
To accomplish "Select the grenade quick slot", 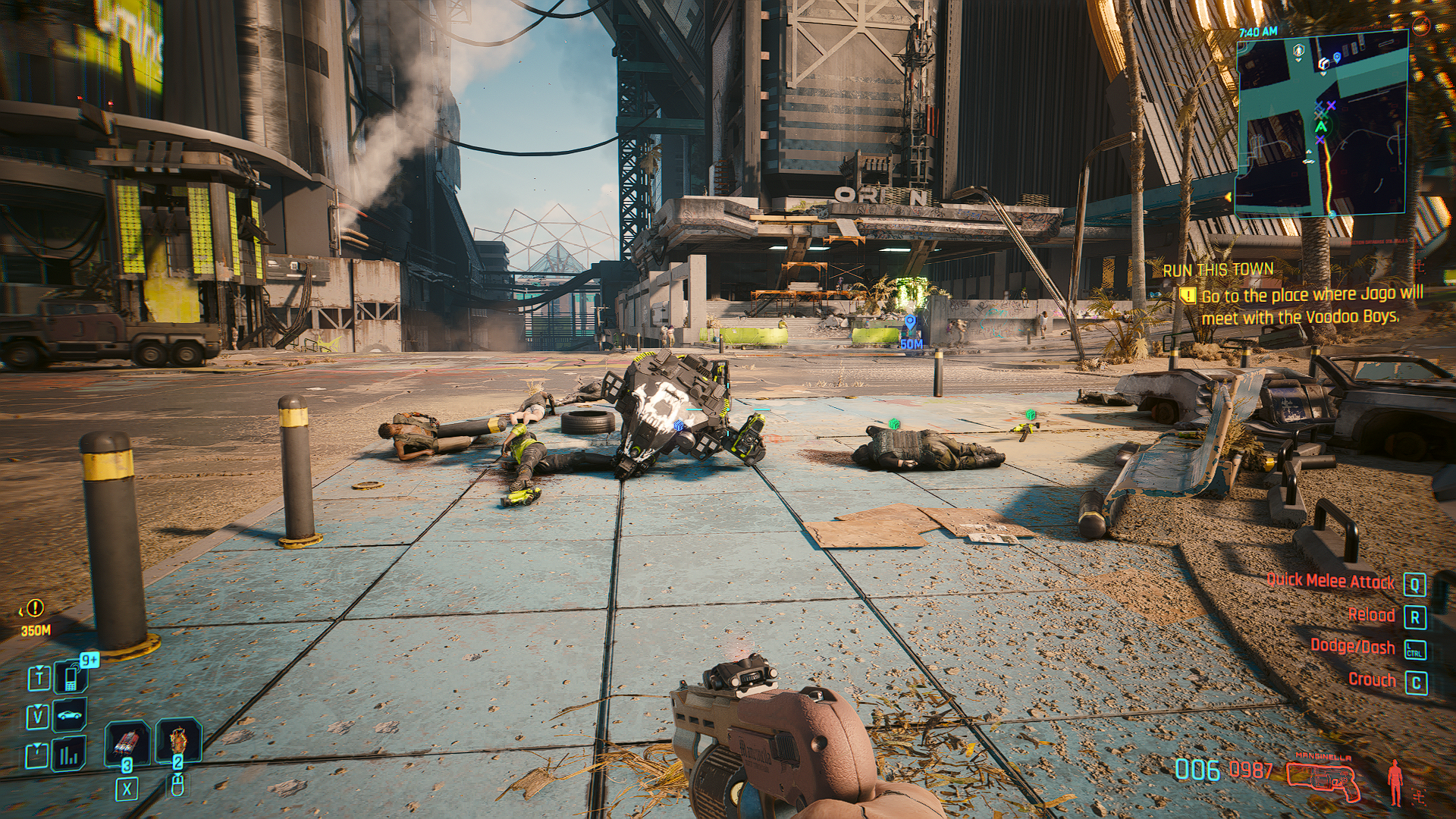I will point(126,742).
